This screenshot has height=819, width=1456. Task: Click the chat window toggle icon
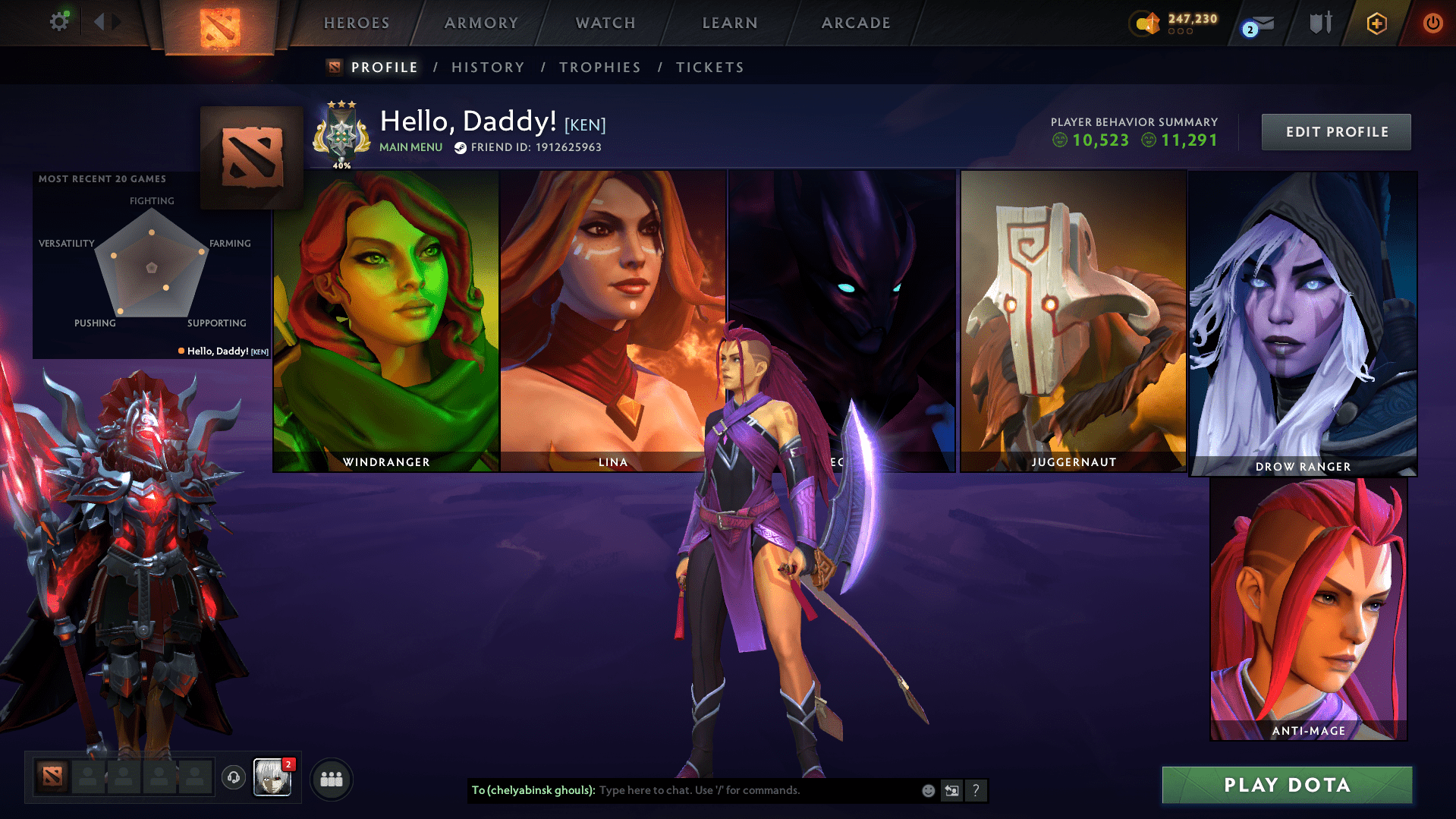tap(952, 790)
